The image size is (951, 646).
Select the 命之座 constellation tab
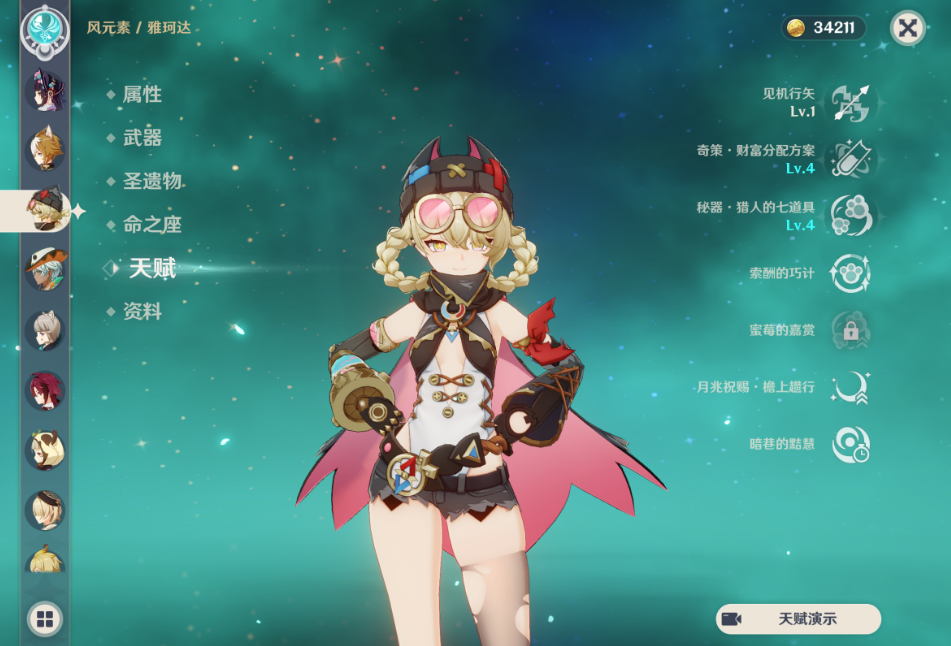[151, 225]
